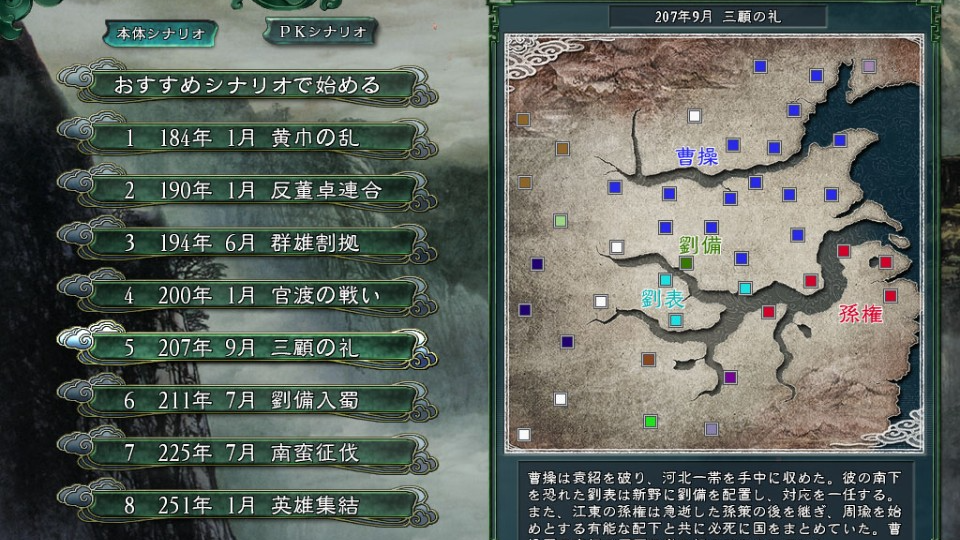Choose おすすめシナリオで始める
The width and height of the screenshot is (960, 540).
click(x=235, y=85)
